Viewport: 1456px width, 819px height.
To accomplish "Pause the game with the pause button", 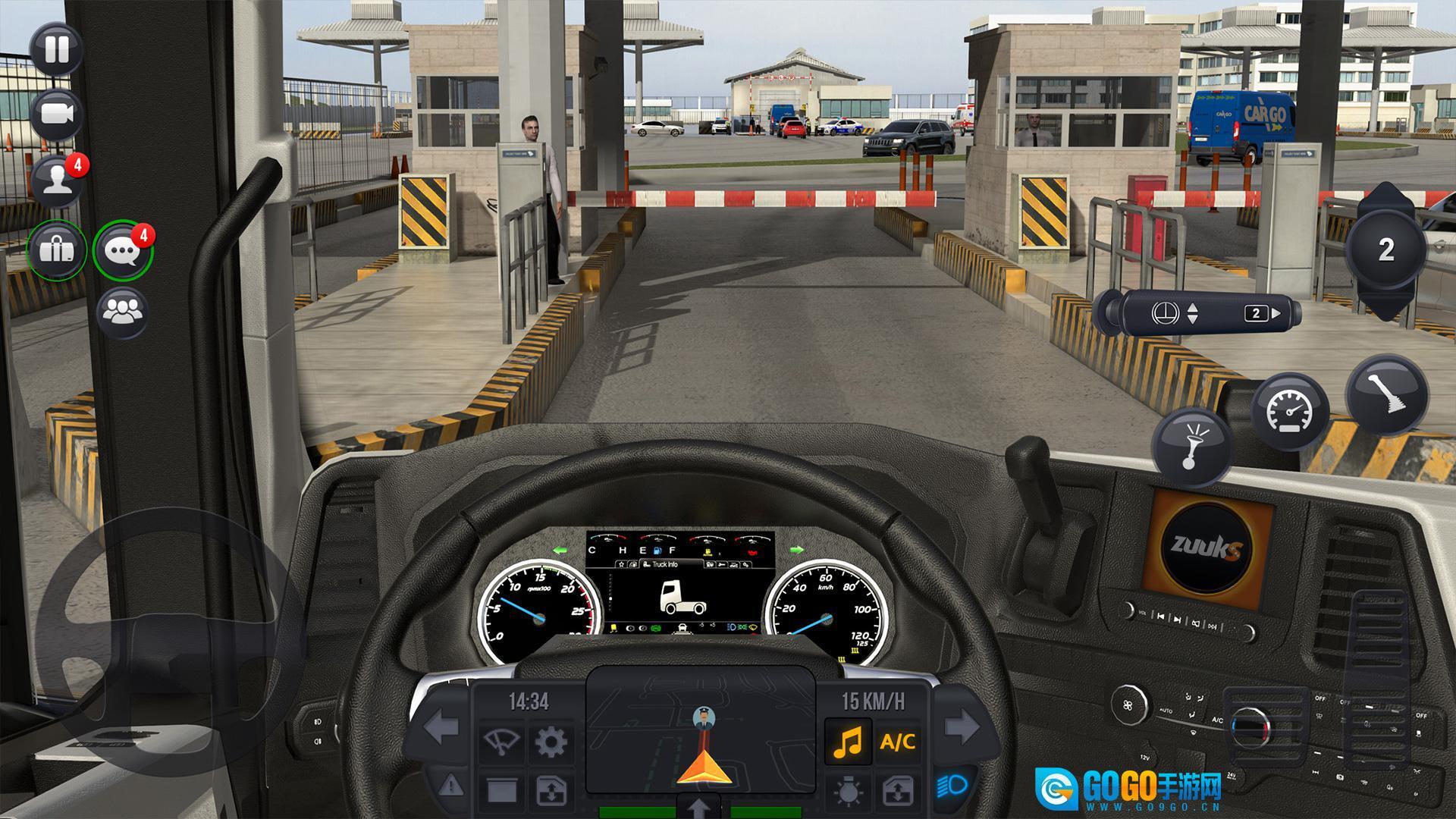I will [56, 49].
